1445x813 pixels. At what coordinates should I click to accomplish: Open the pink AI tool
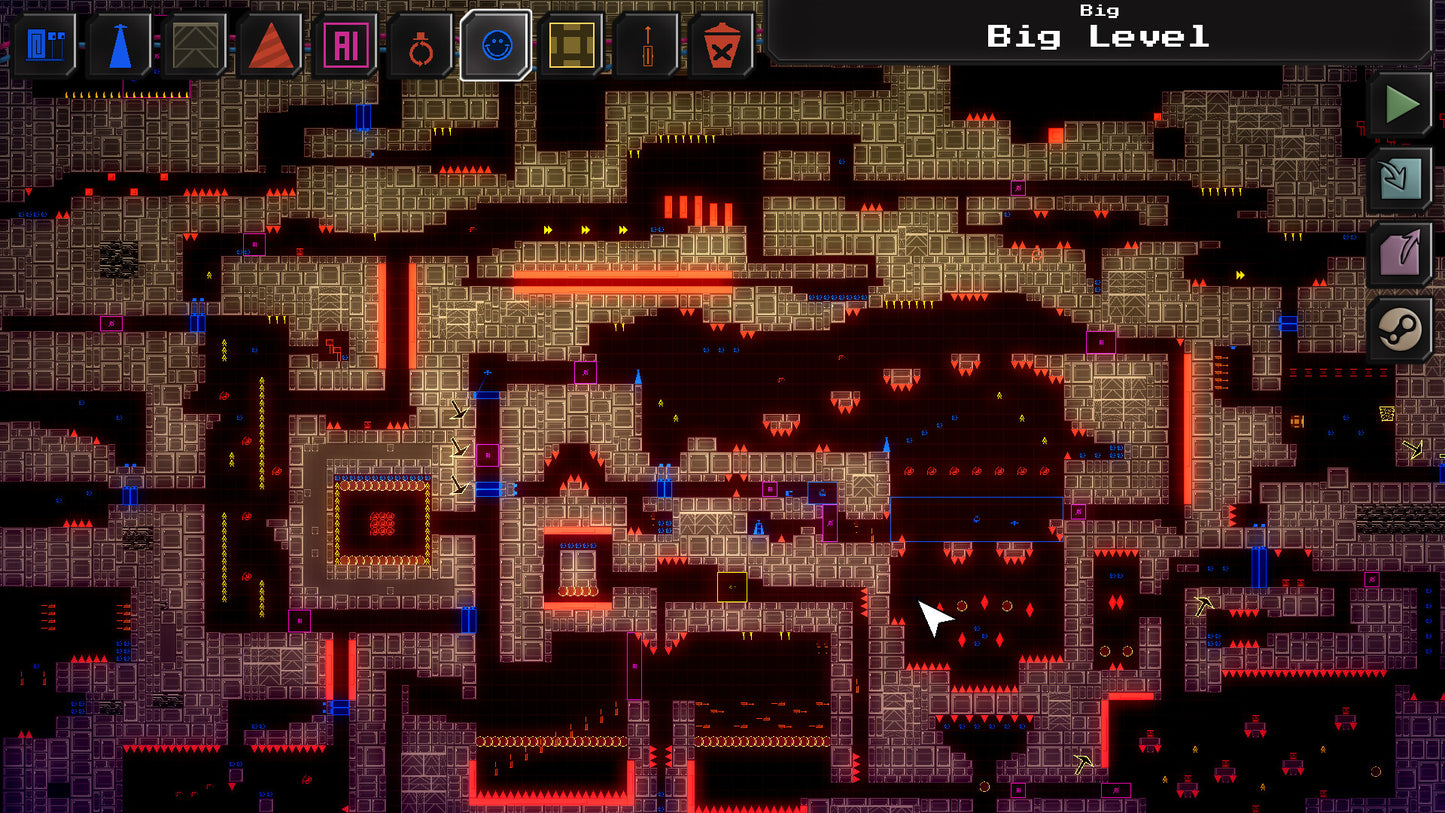tap(345, 45)
